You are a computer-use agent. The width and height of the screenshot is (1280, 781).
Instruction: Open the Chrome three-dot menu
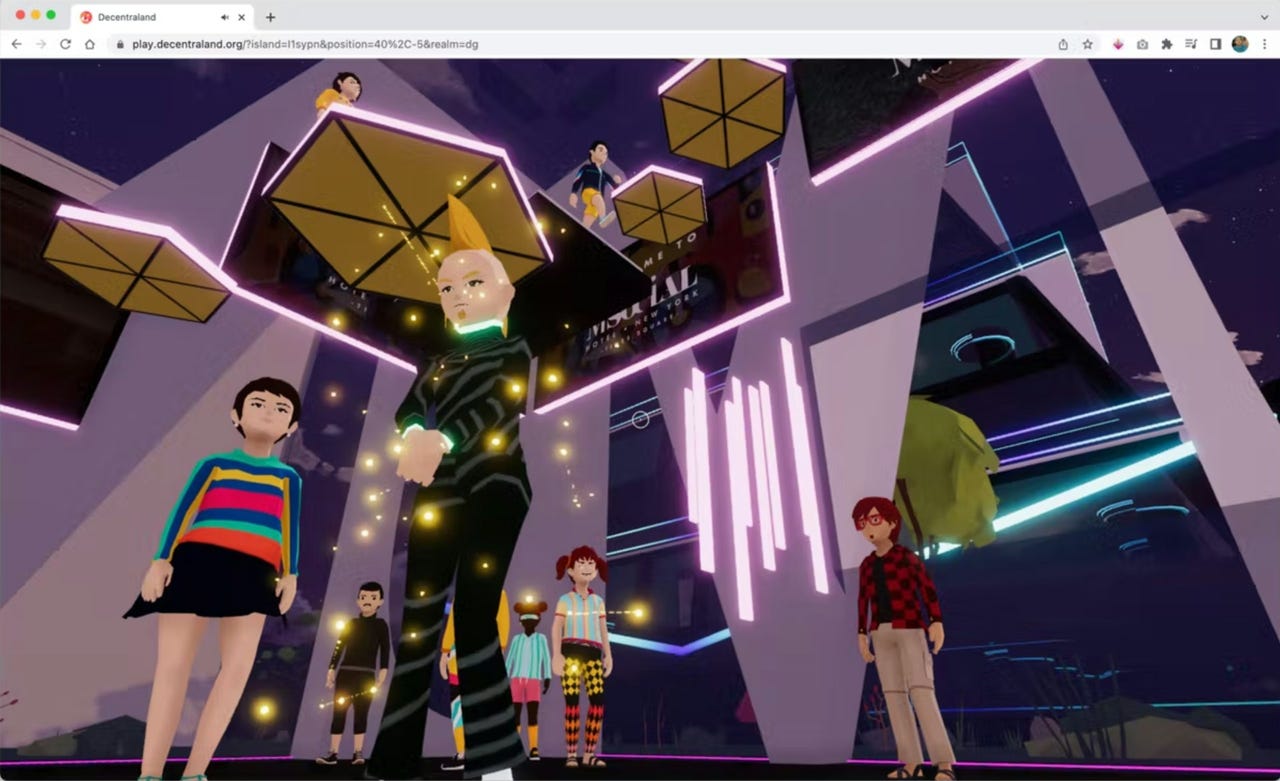click(x=1264, y=44)
